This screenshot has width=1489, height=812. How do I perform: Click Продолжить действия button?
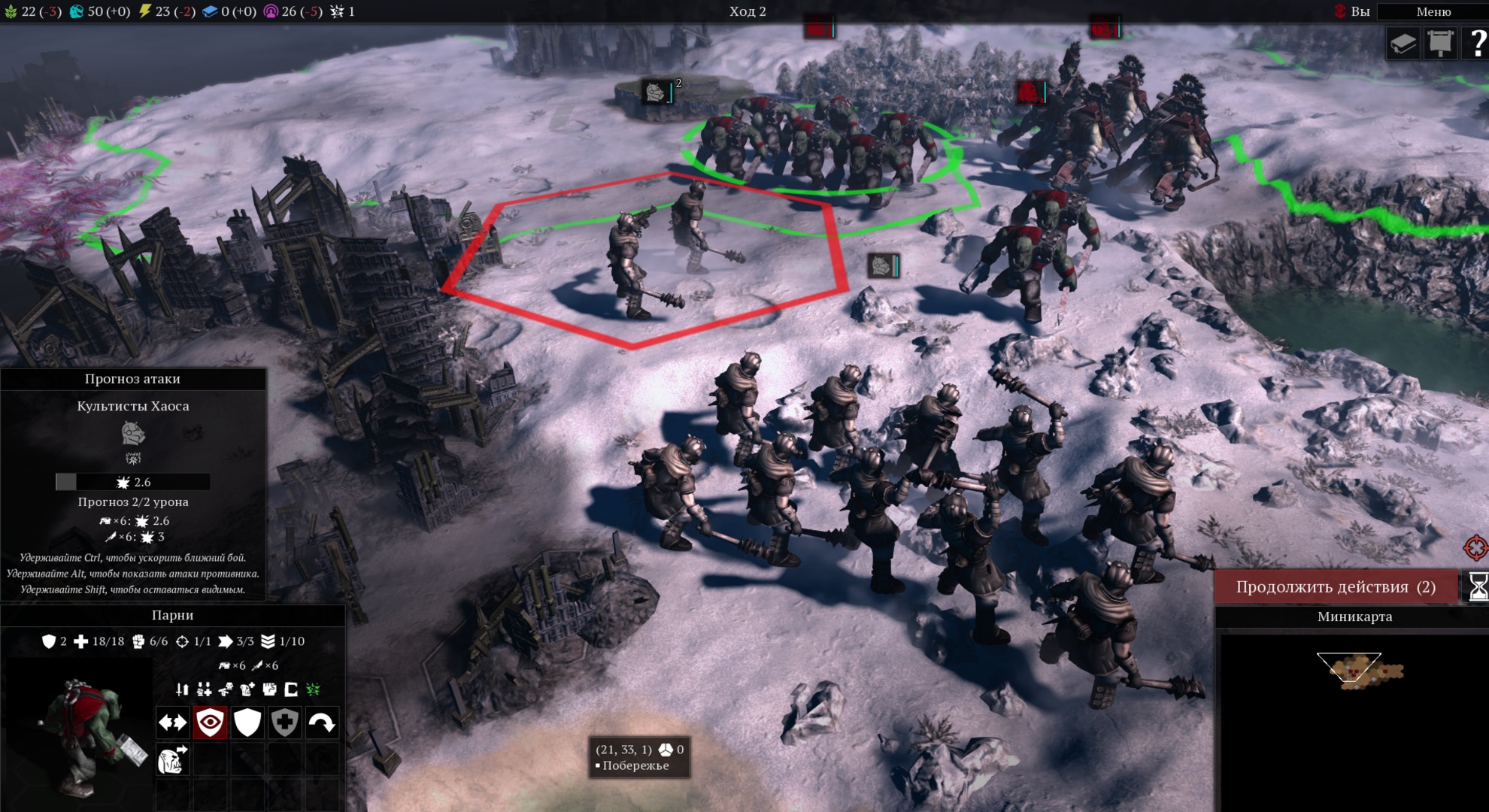pyautogui.click(x=1336, y=587)
